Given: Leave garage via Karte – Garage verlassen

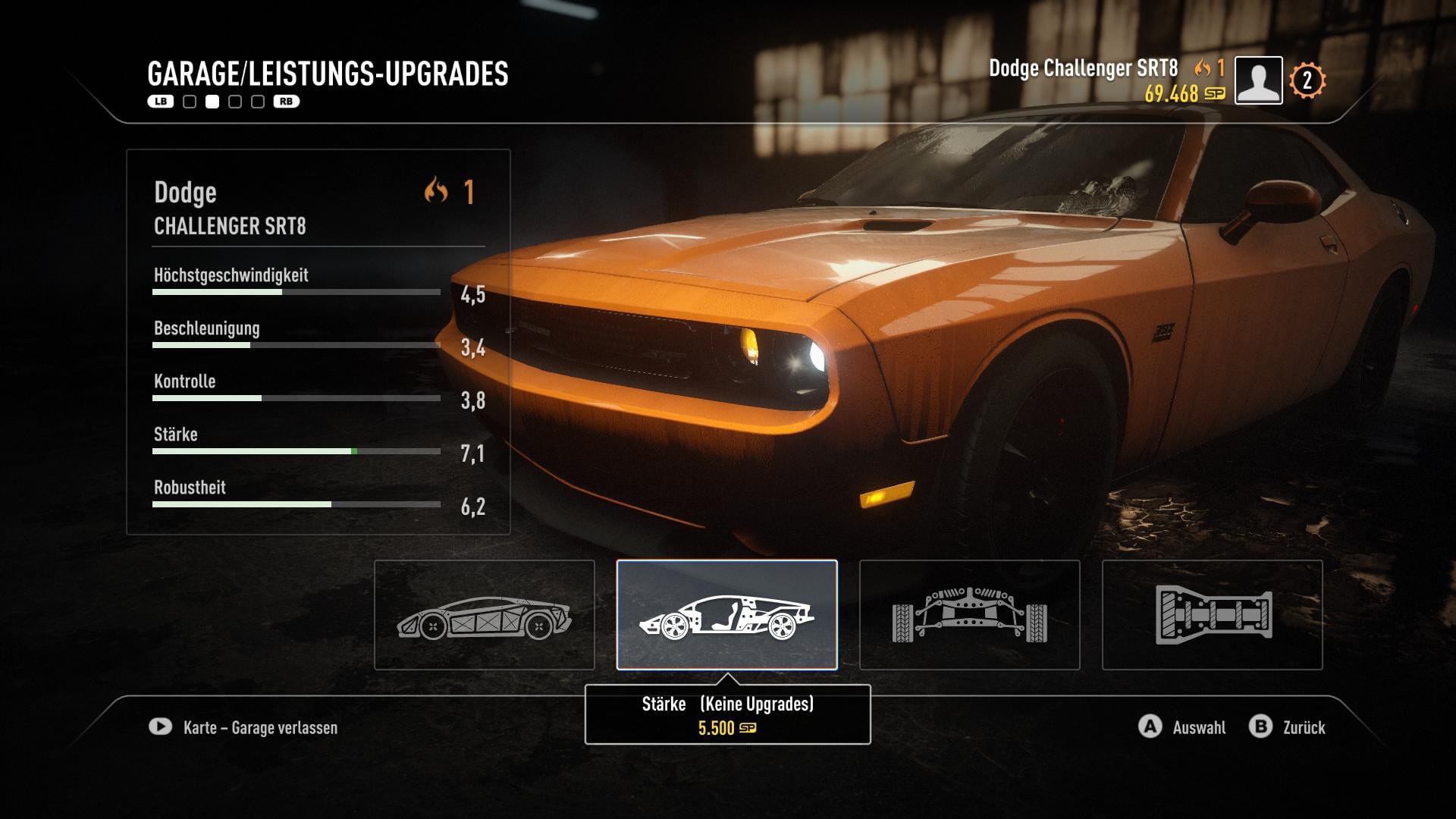Looking at the screenshot, I should click(244, 727).
